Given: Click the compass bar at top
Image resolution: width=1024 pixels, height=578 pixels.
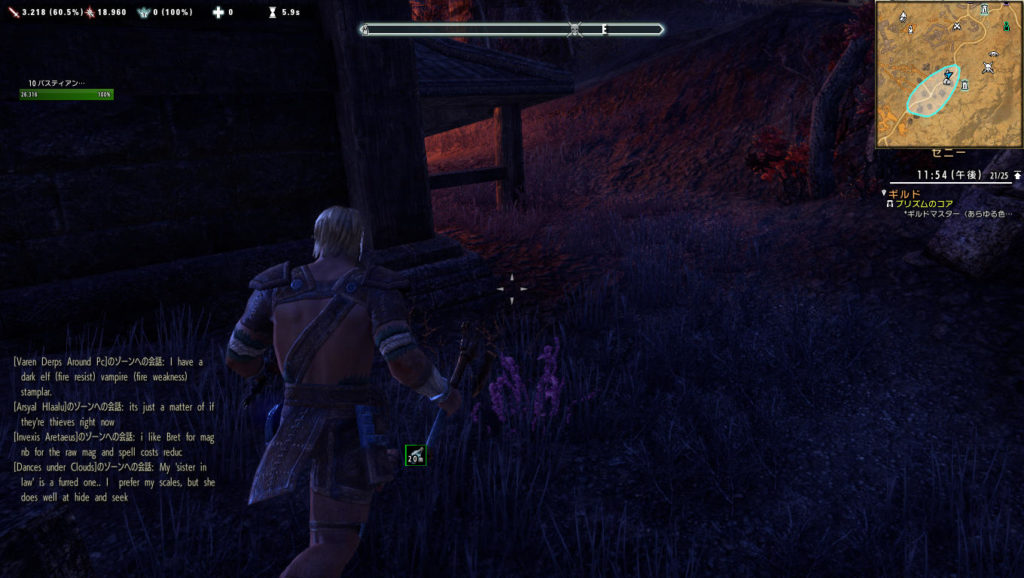Looking at the screenshot, I should click(x=512, y=29).
